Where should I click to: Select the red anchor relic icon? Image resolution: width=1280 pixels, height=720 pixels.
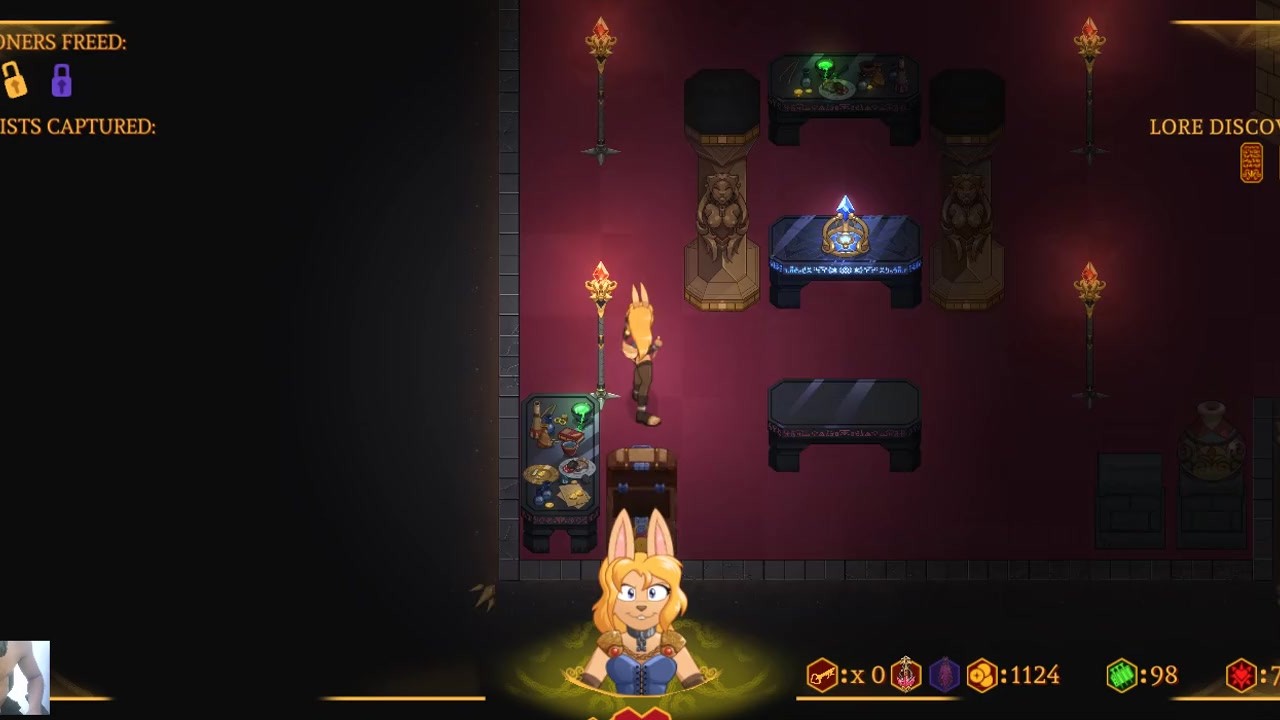(906, 675)
